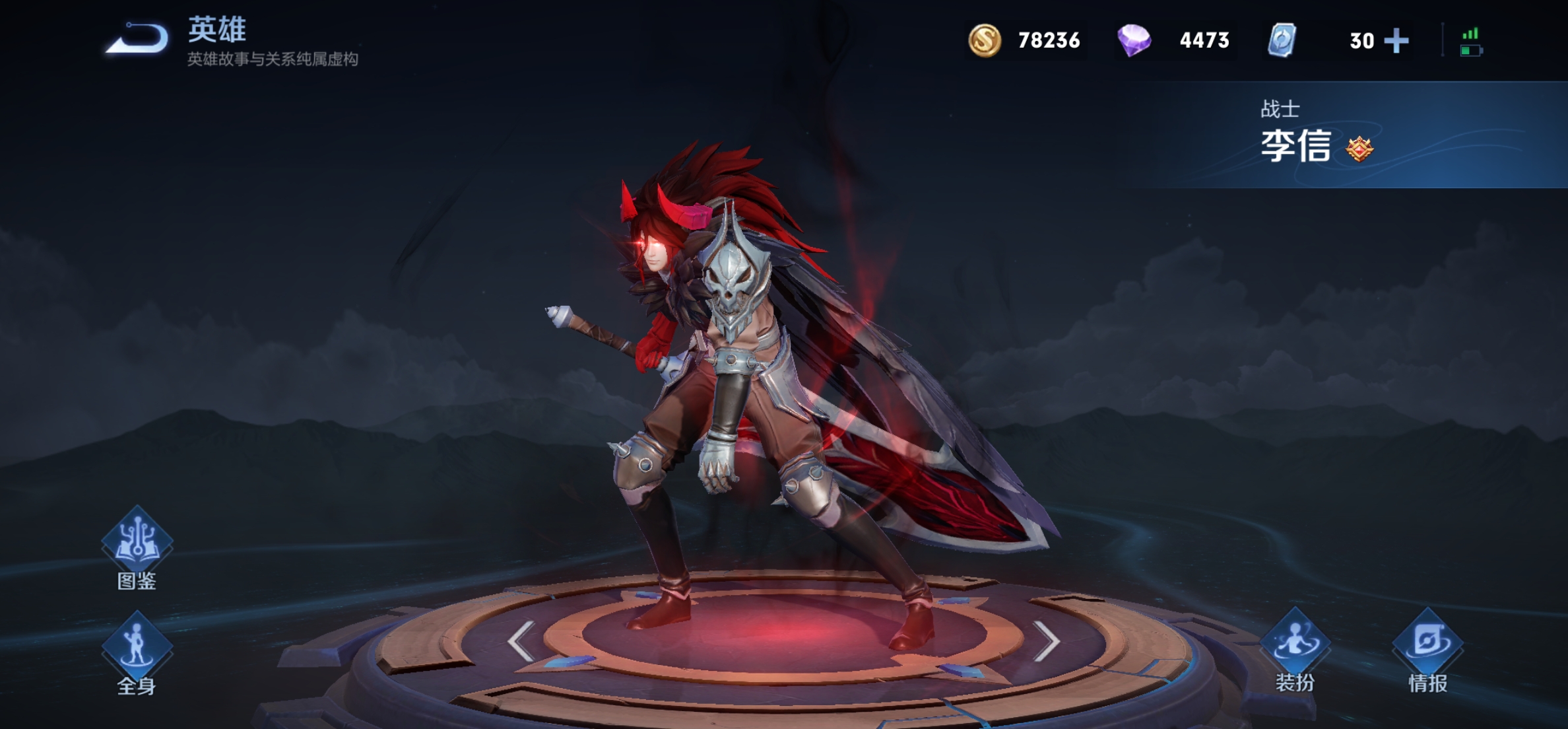Tap the blue ticket currency icon
The height and width of the screenshot is (729, 1568).
1282,40
